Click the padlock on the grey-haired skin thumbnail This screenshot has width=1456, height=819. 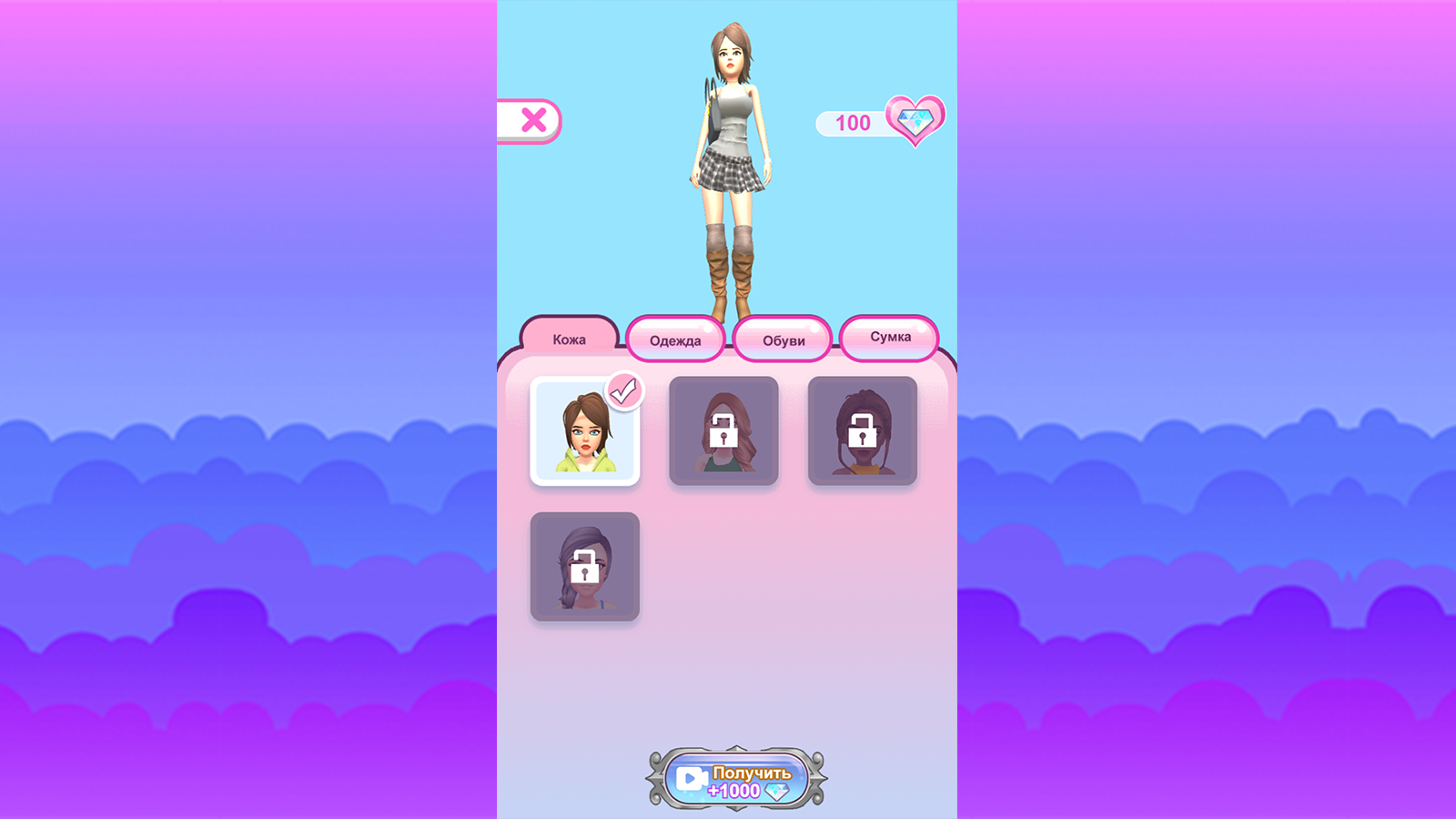coord(586,565)
